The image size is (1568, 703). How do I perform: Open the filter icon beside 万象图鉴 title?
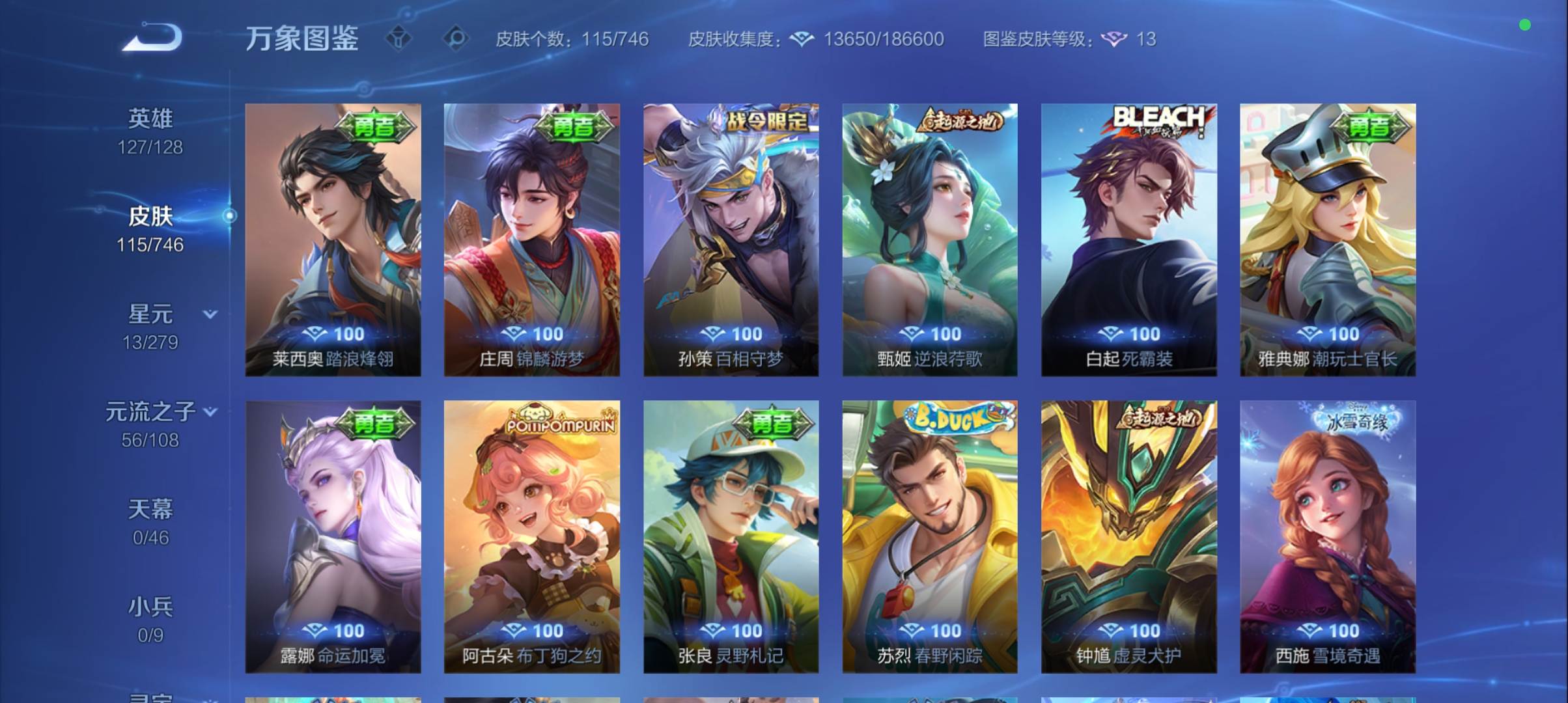pos(400,39)
